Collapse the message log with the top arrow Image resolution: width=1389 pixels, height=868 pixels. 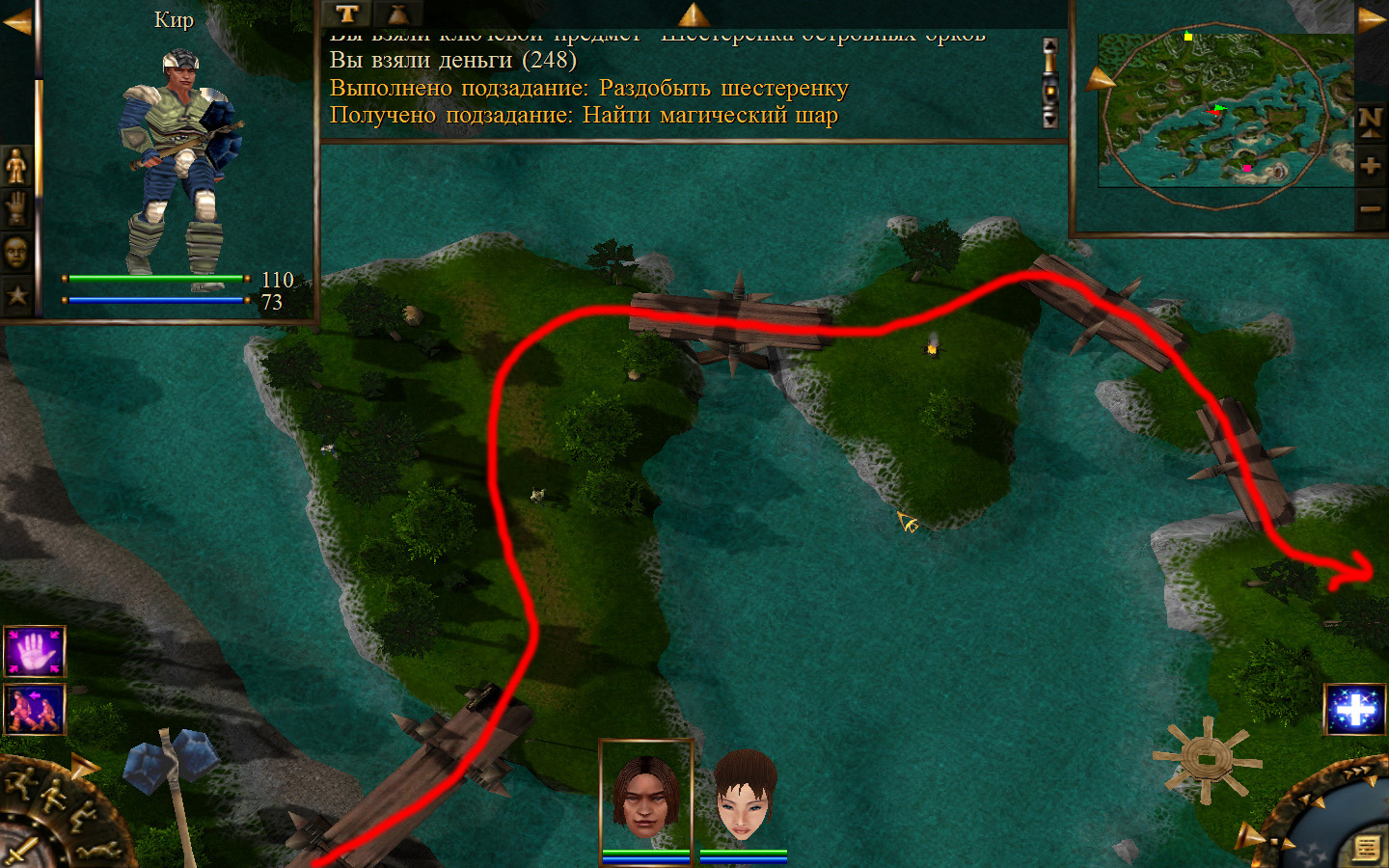[693, 14]
